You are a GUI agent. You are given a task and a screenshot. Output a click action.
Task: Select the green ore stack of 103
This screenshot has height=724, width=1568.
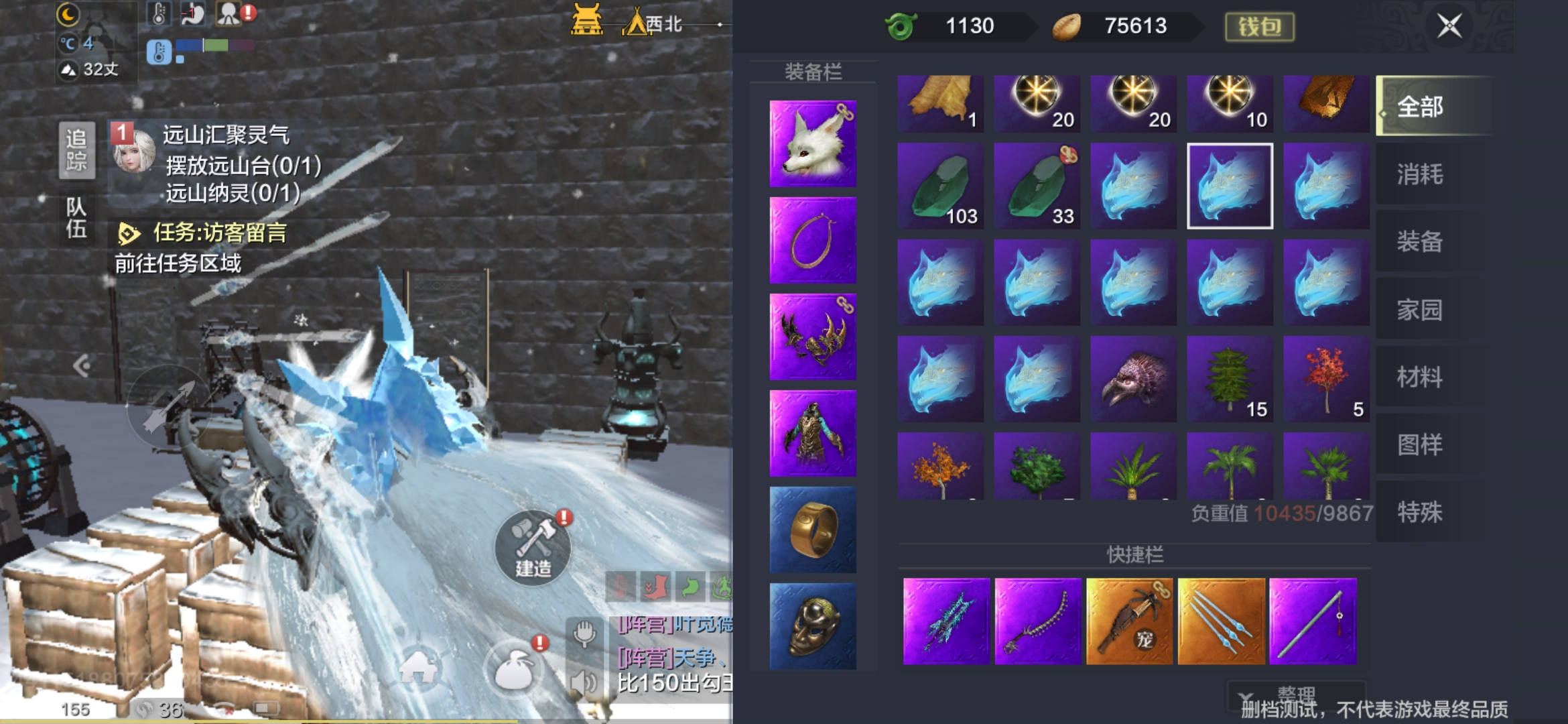(941, 186)
